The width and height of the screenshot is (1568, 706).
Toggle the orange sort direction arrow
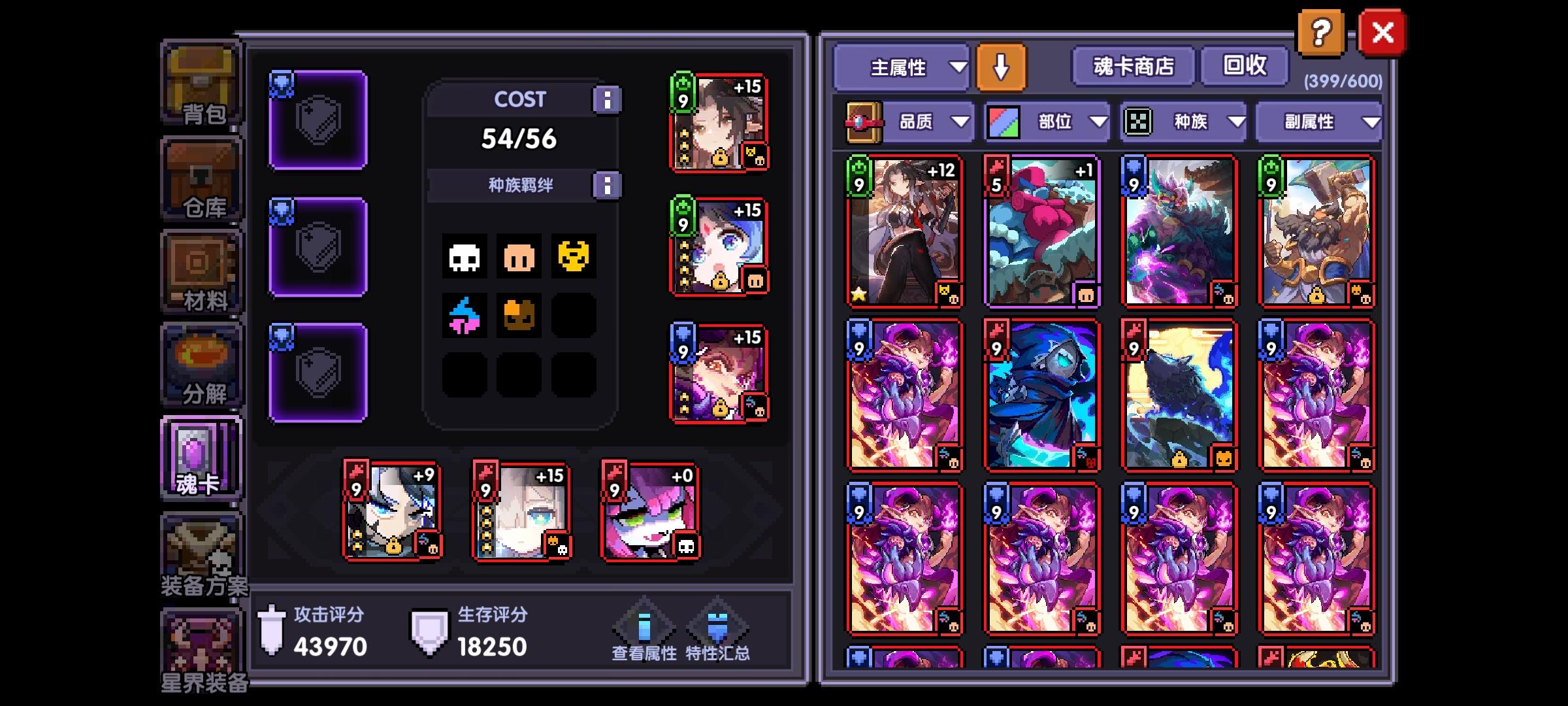1001,66
